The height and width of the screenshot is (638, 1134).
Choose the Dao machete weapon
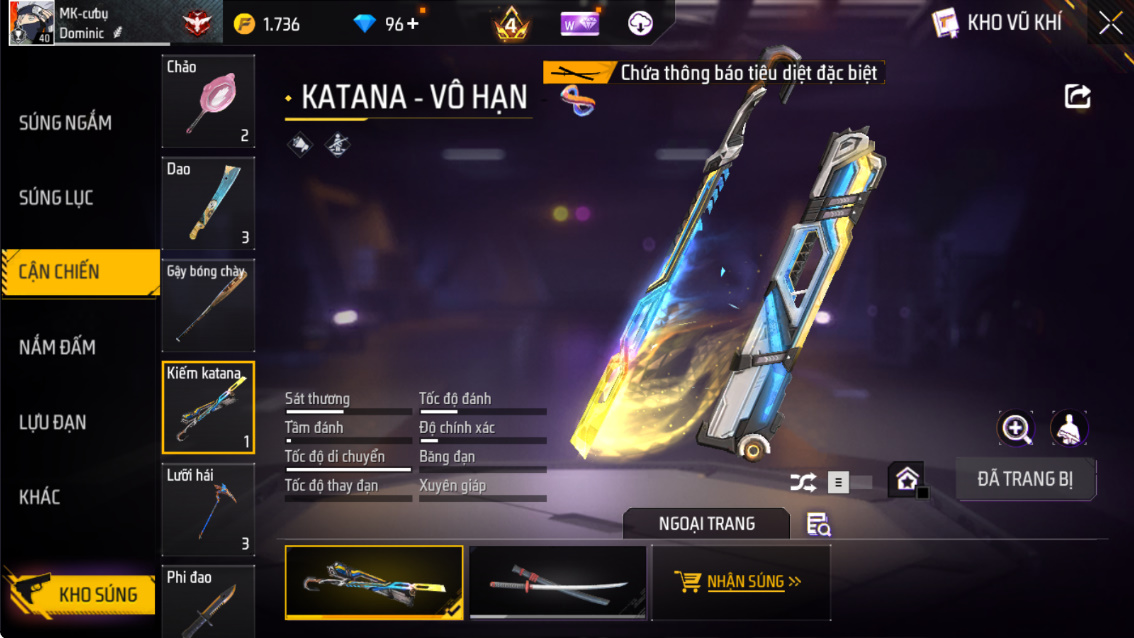208,203
